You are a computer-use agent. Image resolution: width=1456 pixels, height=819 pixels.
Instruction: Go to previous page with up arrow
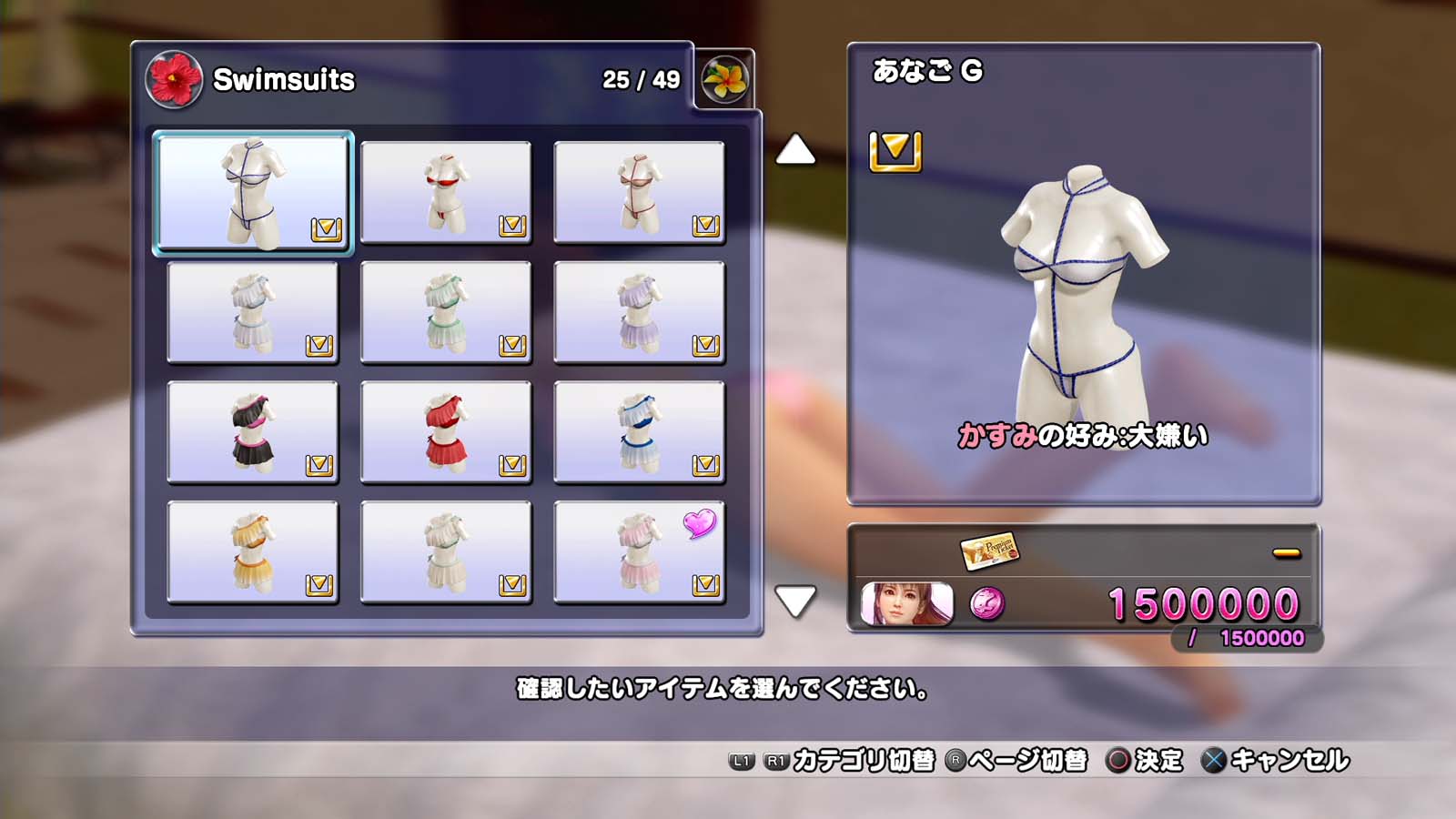click(795, 150)
